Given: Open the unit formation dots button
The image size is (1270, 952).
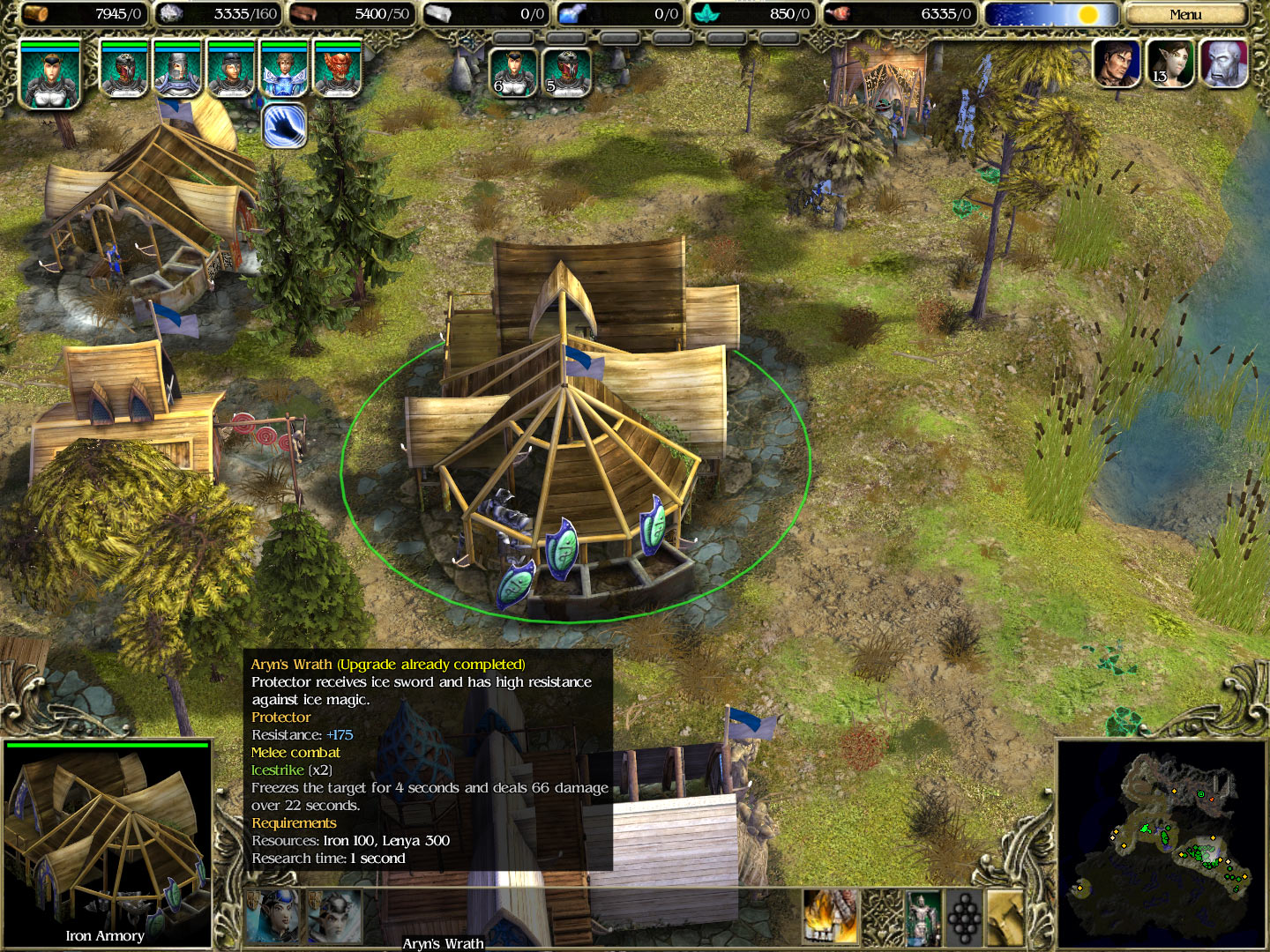Looking at the screenshot, I should coord(963,917).
